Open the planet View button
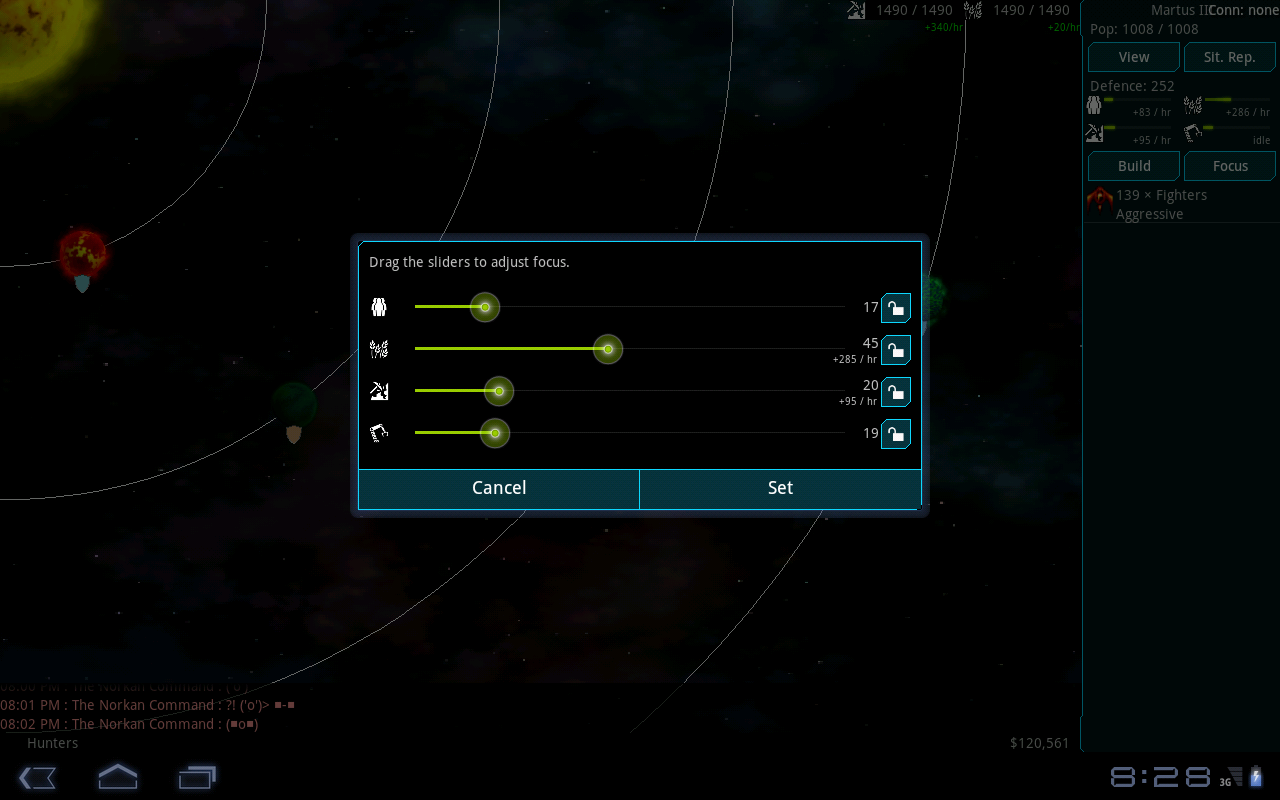Screen dimensions: 1280x800 1134,57
